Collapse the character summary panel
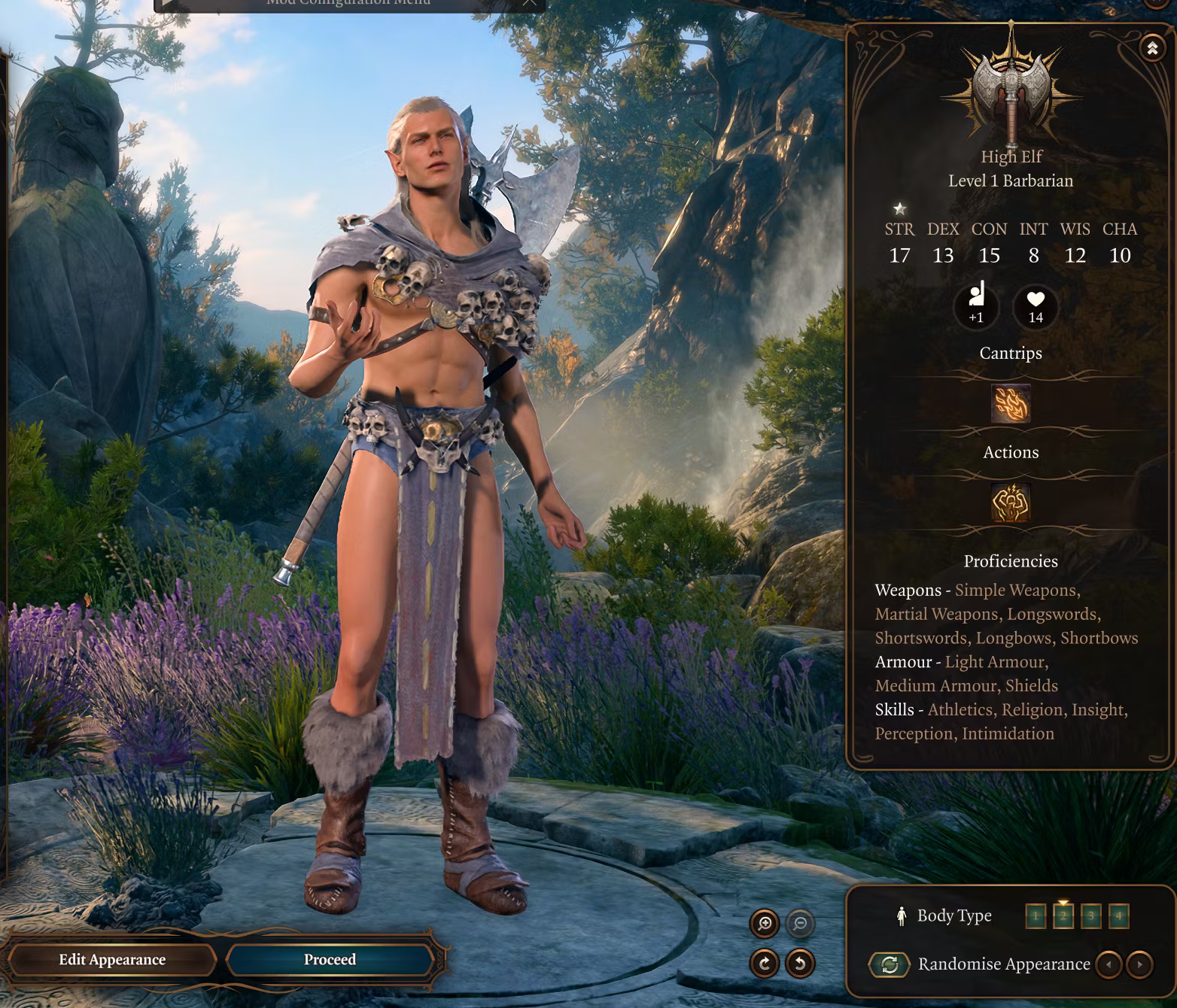This screenshot has height=1008, width=1177. pos(1152,48)
